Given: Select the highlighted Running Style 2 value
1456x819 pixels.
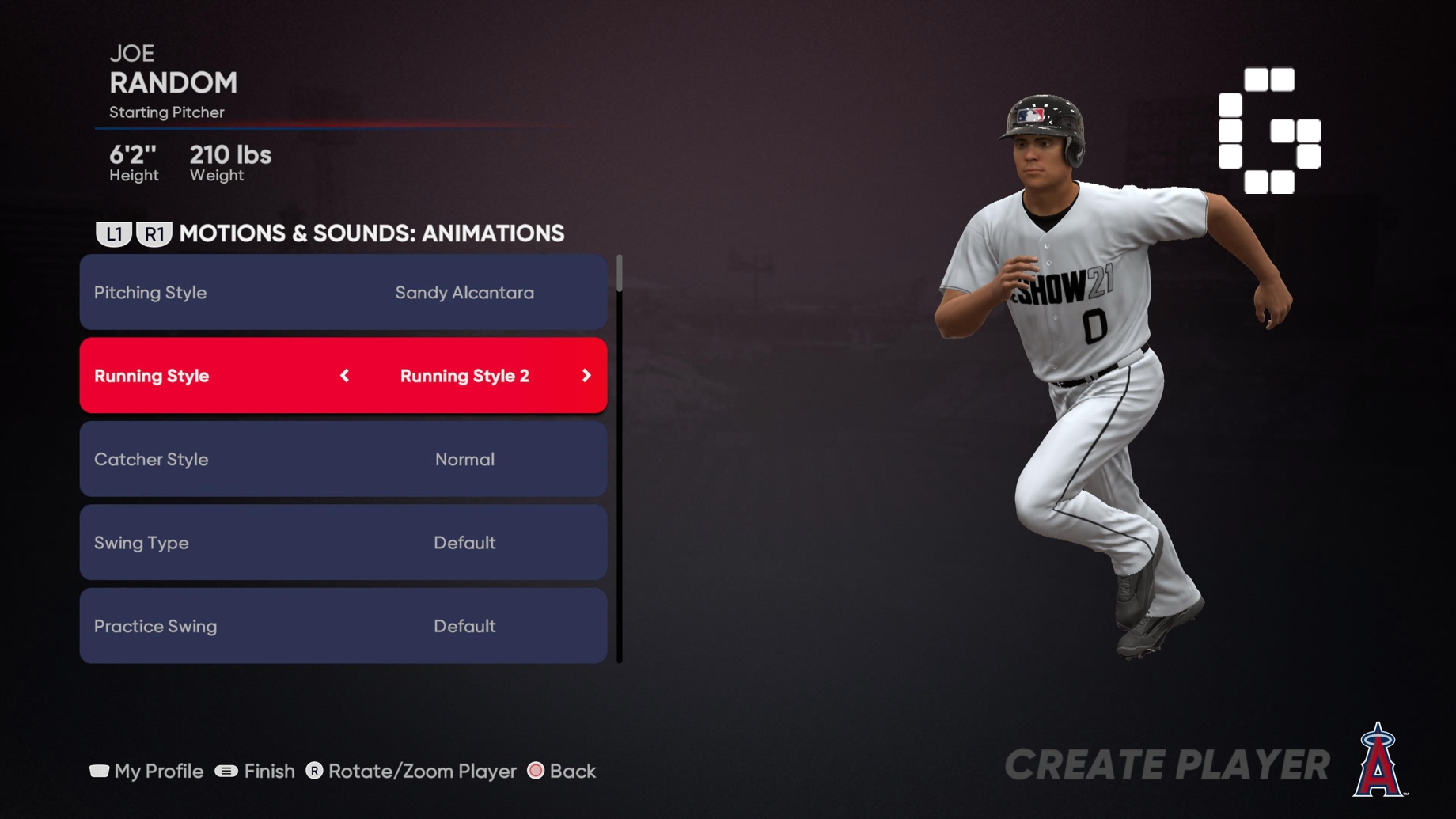Looking at the screenshot, I should [x=464, y=376].
